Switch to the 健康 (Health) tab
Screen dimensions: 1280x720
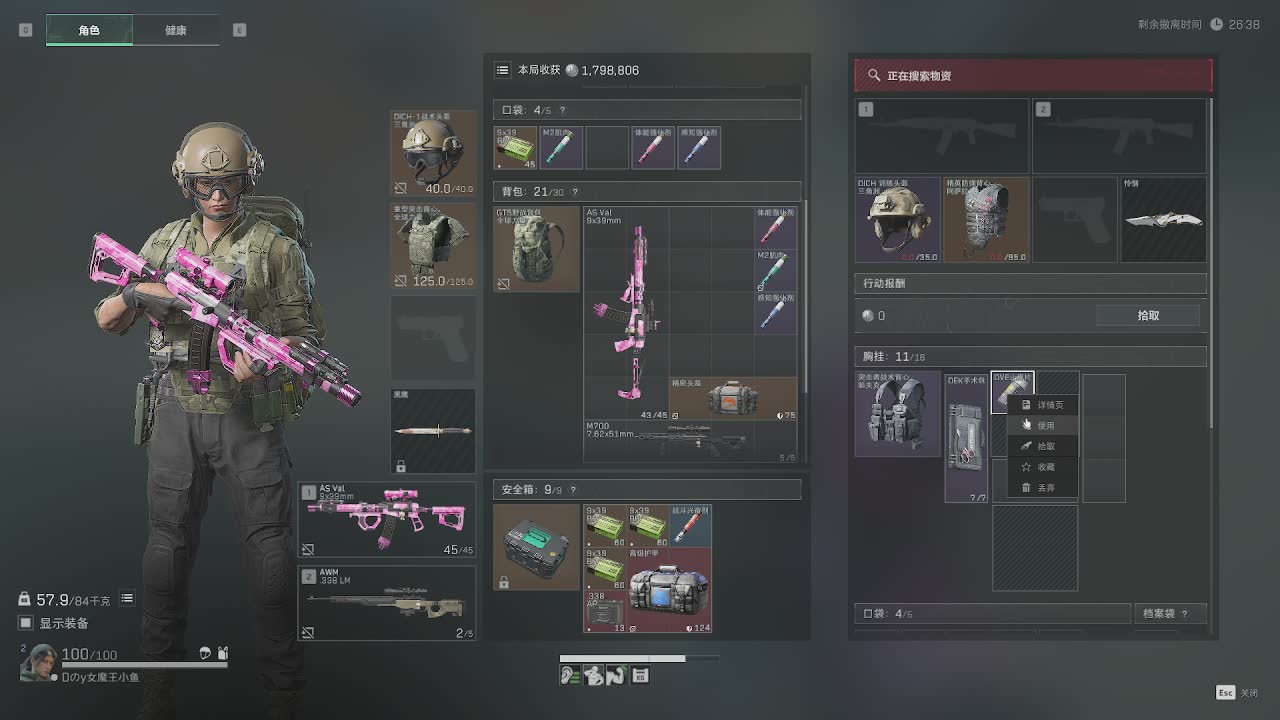175,30
